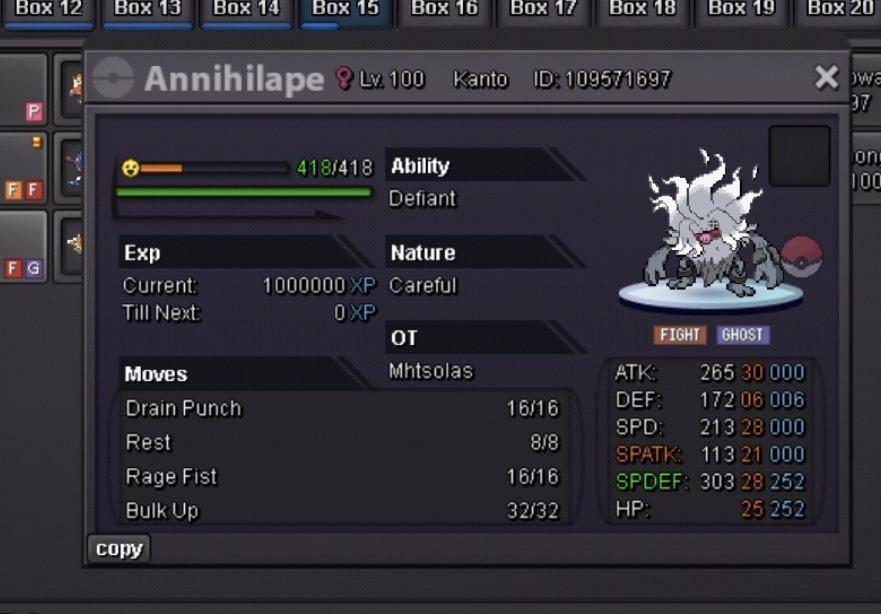Close the Annihilape summary window
The width and height of the screenshot is (881, 614).
pyautogui.click(x=826, y=78)
